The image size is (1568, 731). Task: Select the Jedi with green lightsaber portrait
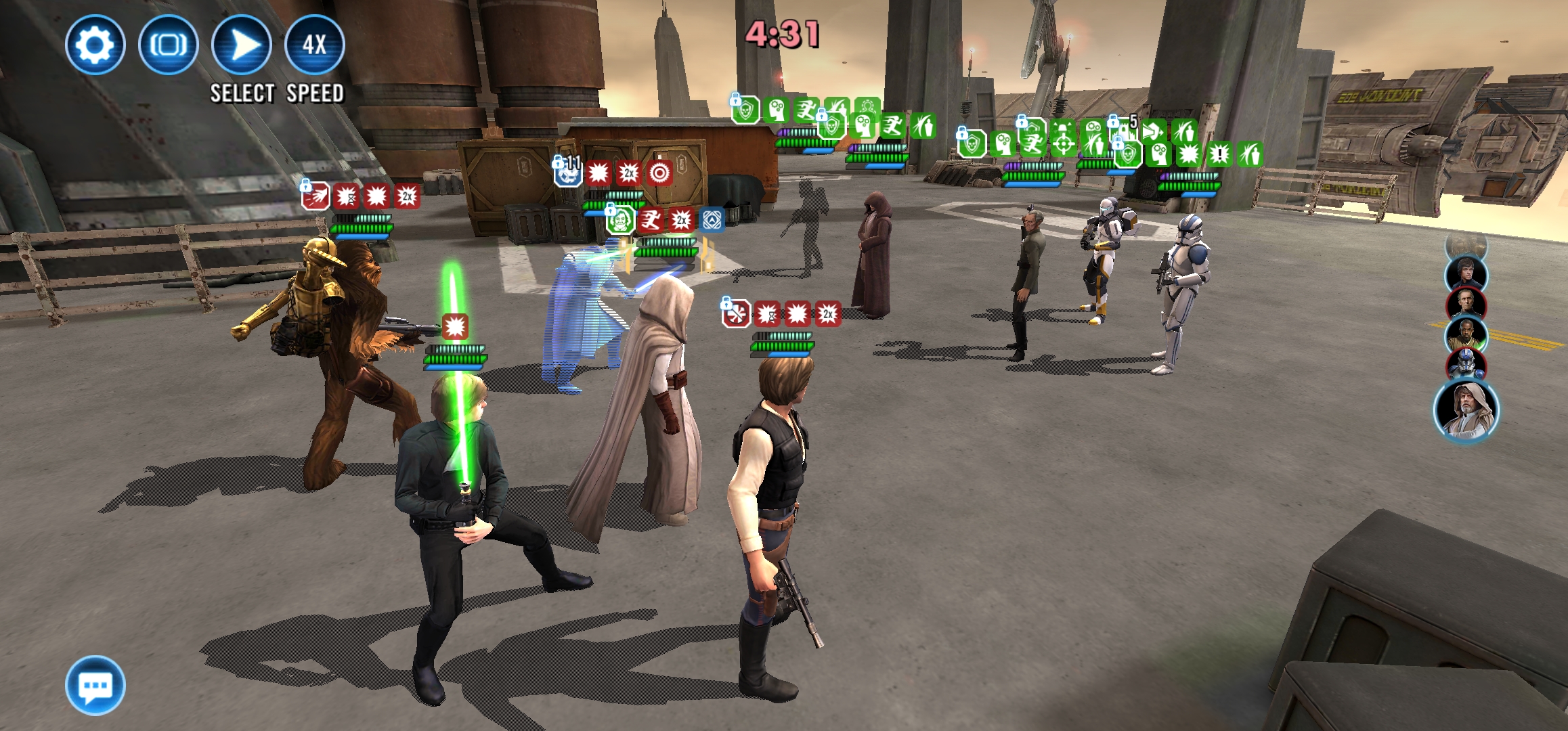pos(1466,334)
